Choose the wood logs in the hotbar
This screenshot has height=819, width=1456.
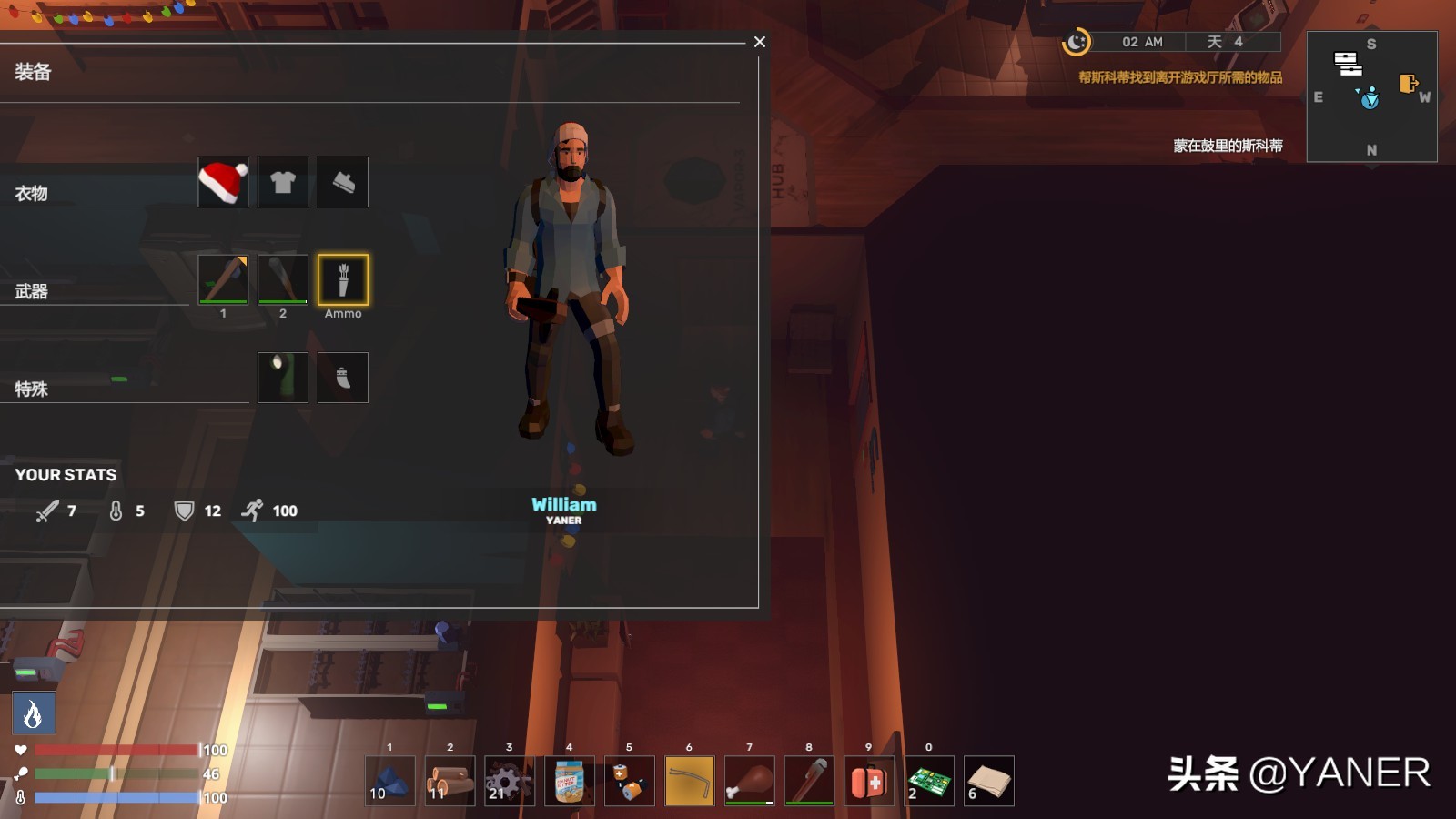[x=450, y=781]
